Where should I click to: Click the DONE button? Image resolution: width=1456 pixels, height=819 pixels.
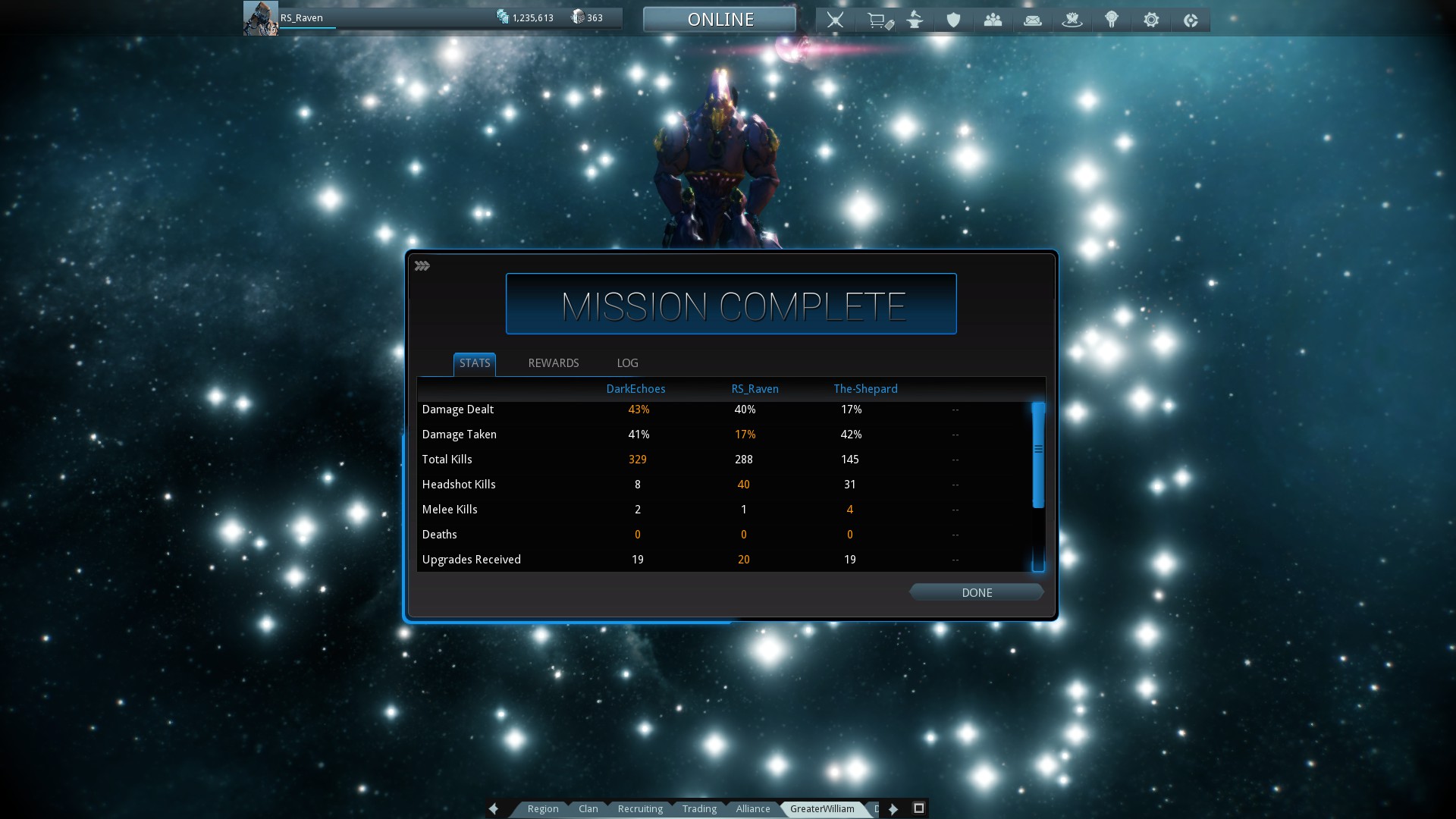976,592
